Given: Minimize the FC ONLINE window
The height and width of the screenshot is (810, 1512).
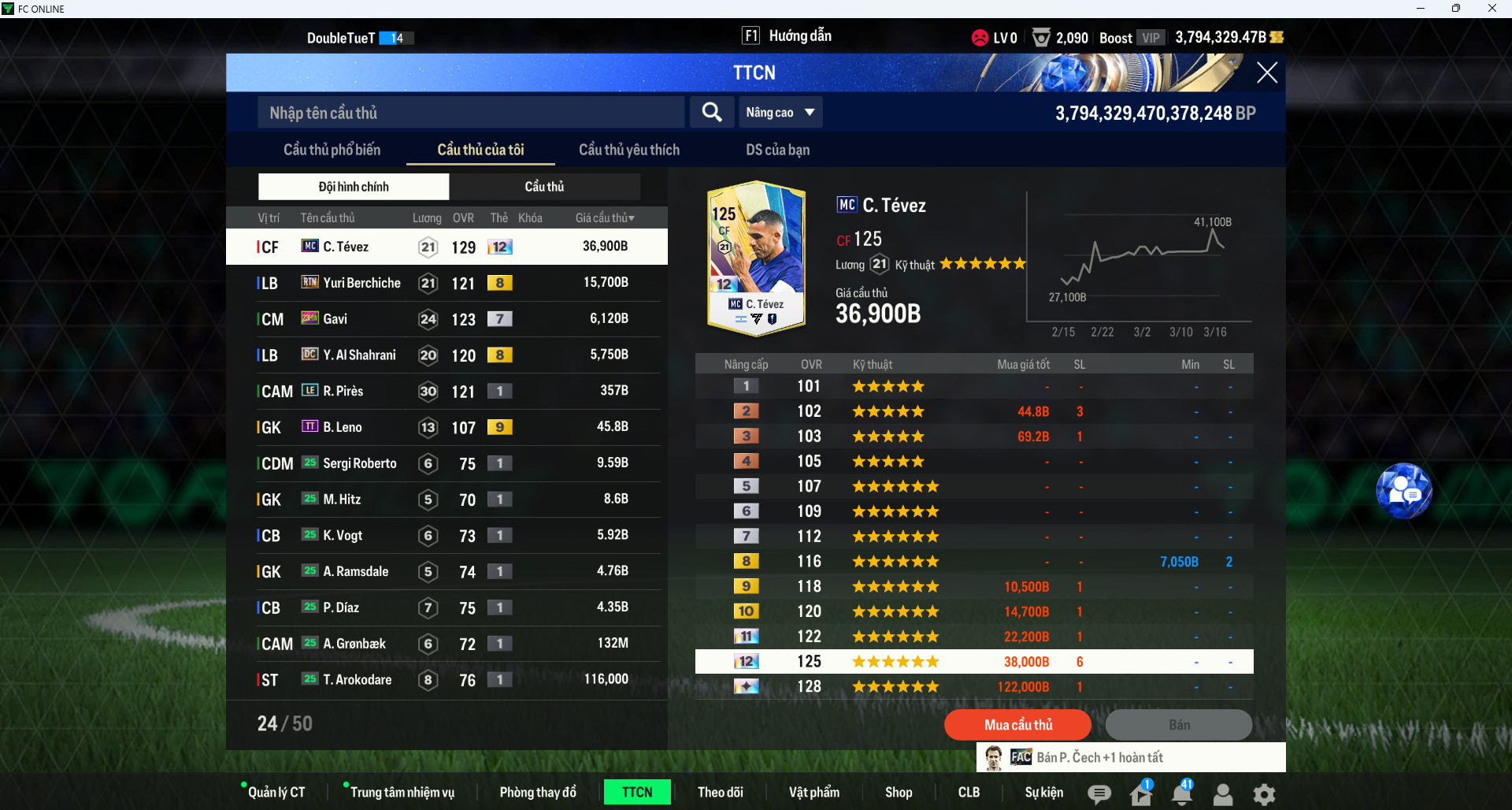Looking at the screenshot, I should click(1420, 9).
